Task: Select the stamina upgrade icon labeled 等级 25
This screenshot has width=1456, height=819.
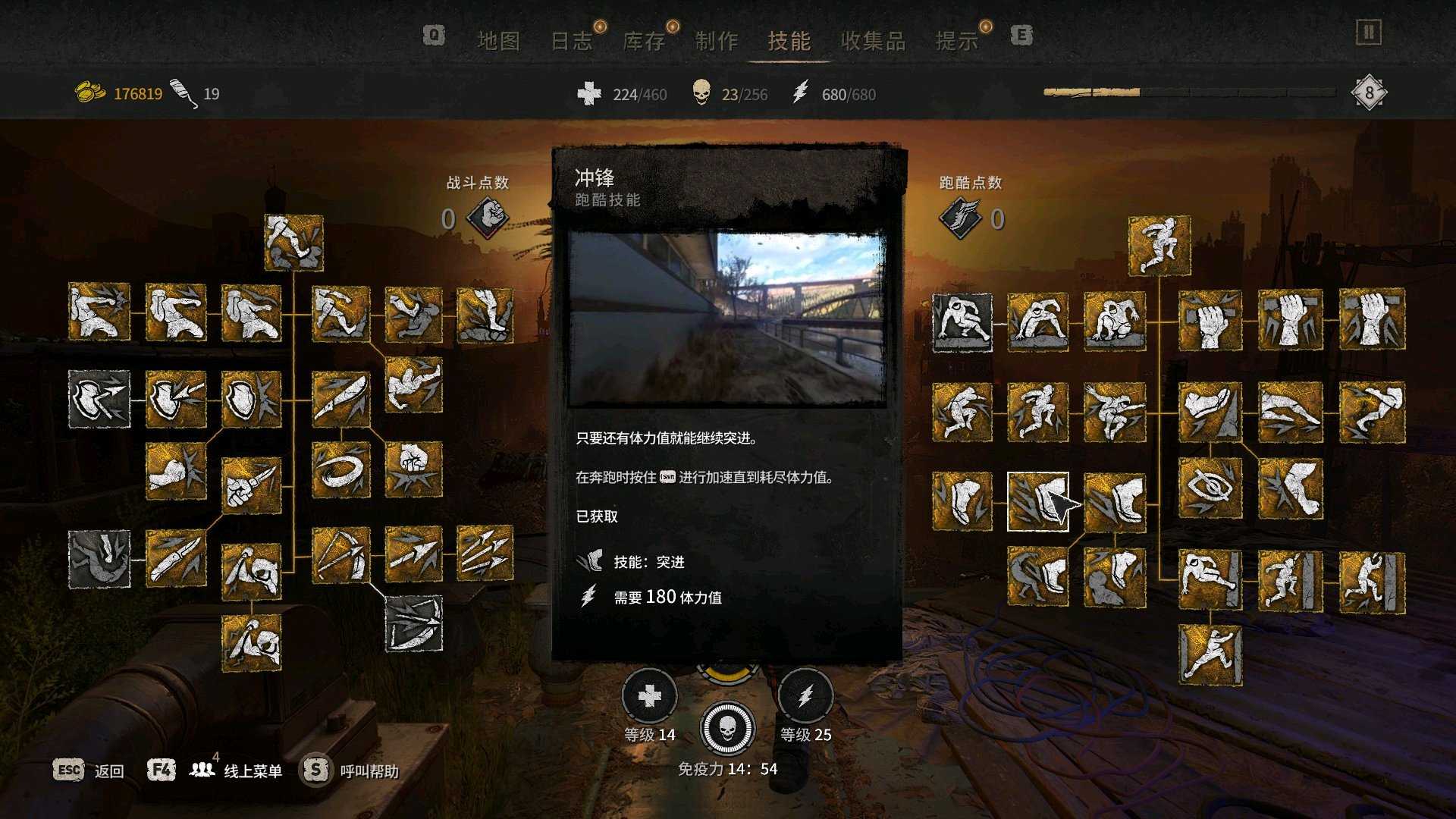Action: click(x=805, y=695)
